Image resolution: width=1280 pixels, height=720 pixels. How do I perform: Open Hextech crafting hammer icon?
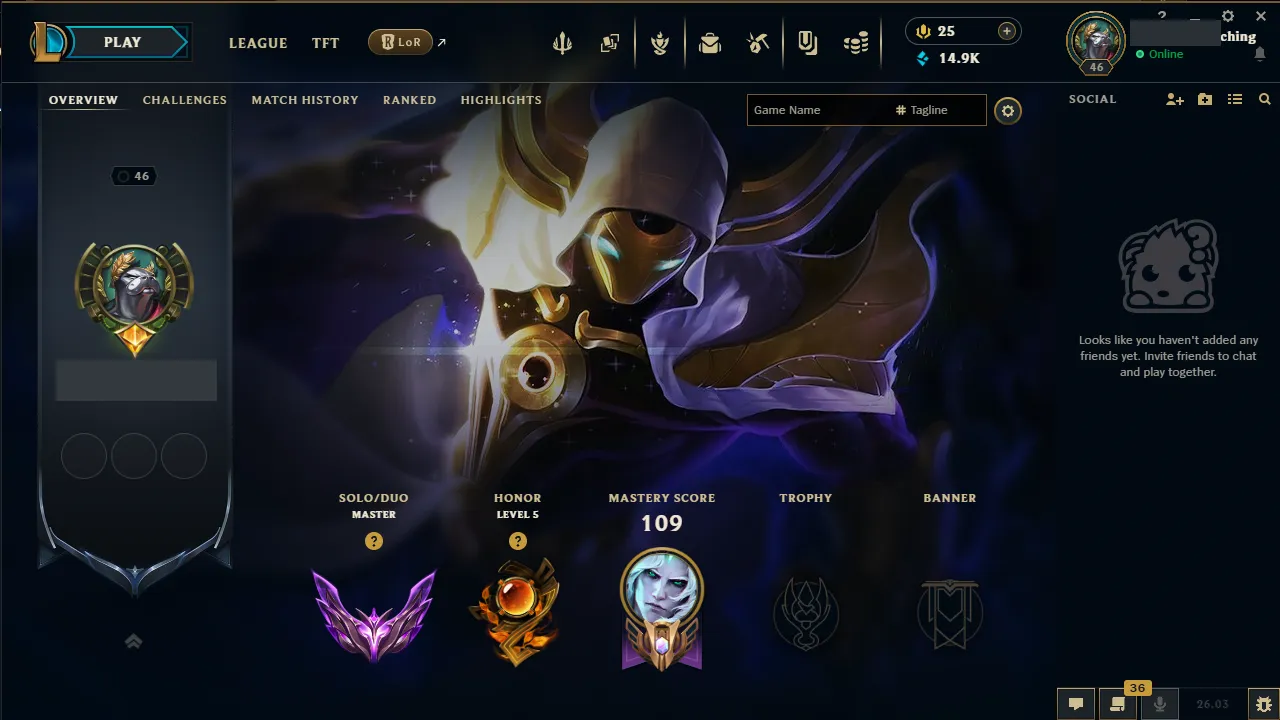[x=757, y=42]
